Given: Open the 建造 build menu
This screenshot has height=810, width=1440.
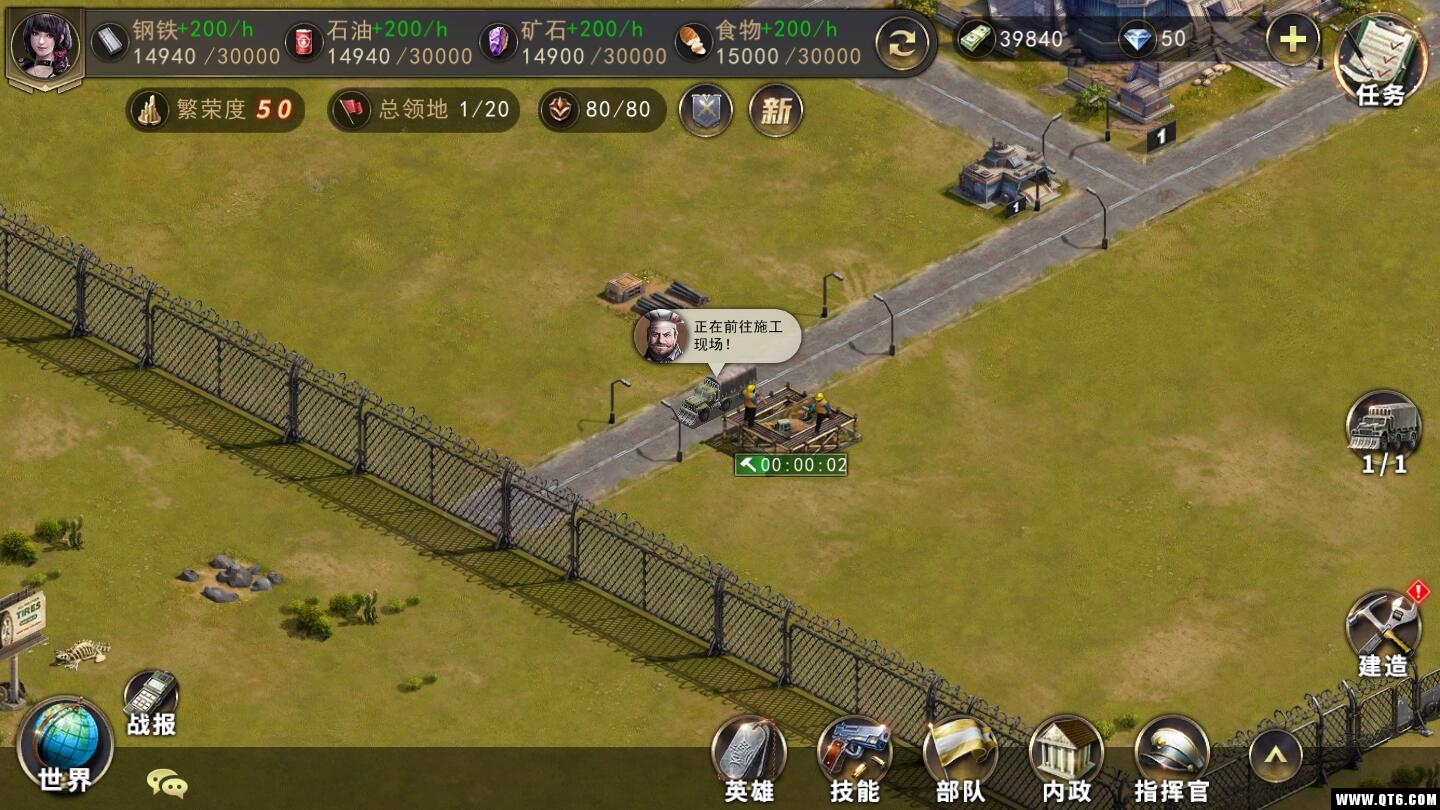Looking at the screenshot, I should pyautogui.click(x=1383, y=632).
